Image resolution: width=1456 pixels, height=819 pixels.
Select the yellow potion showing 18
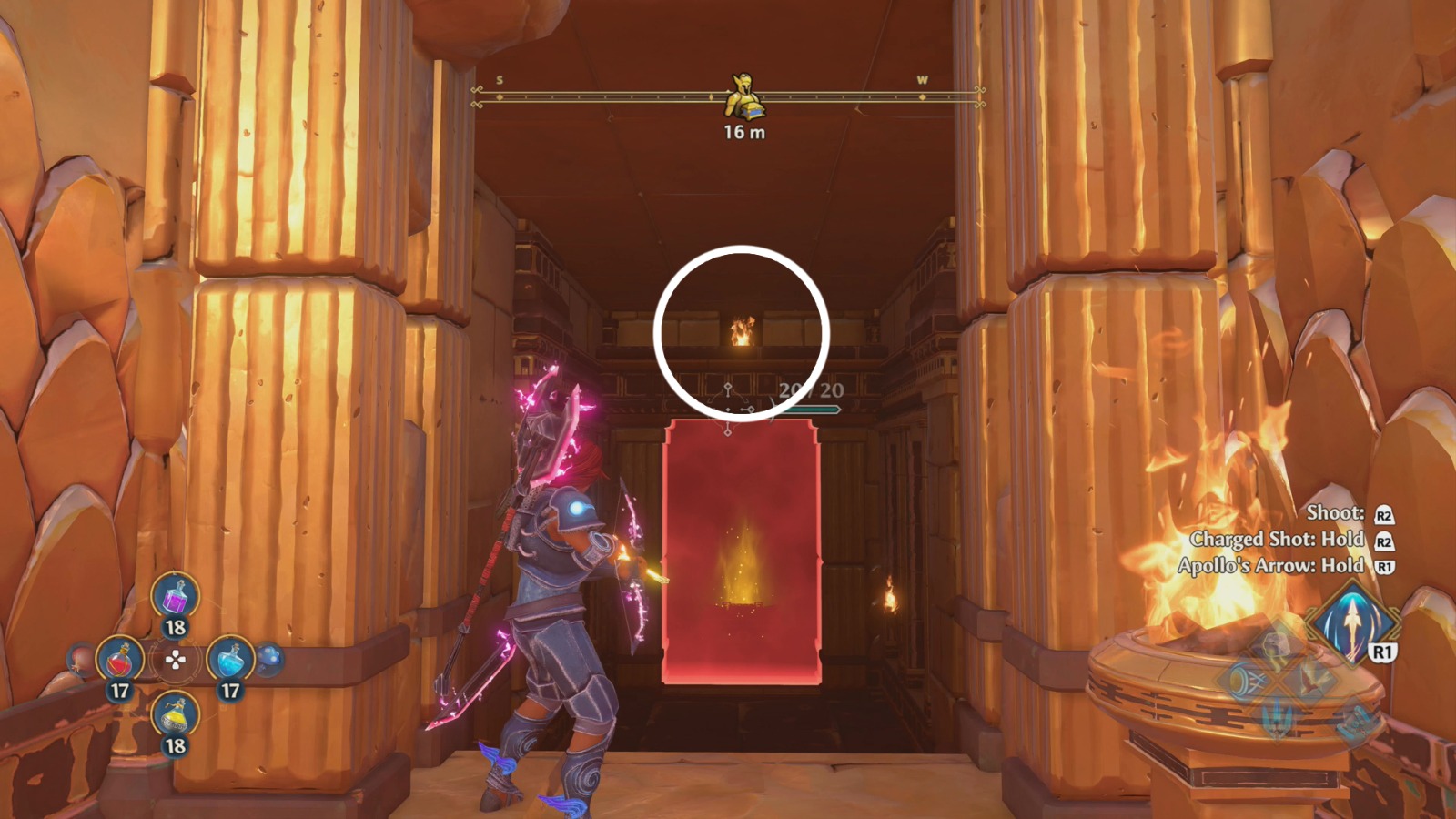point(175,716)
